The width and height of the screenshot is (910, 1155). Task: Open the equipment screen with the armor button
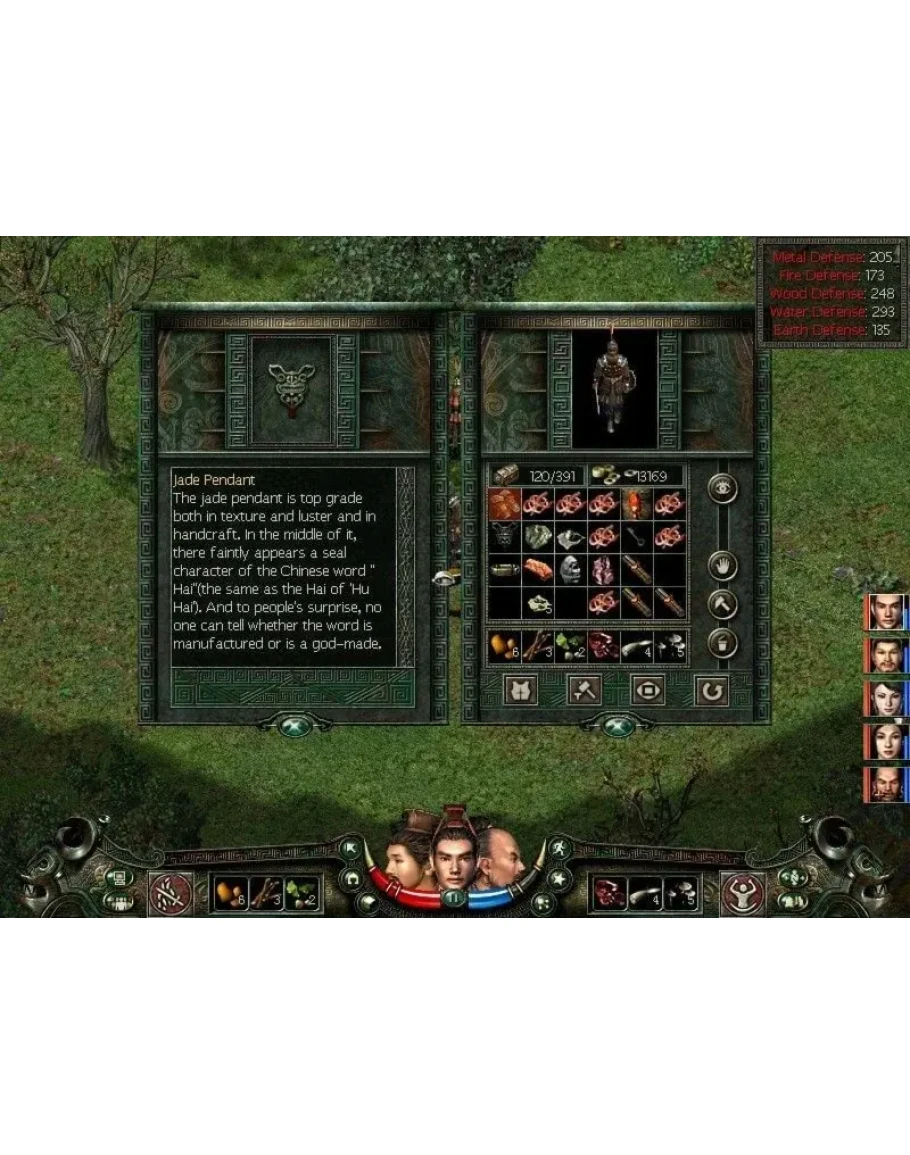pyautogui.click(x=520, y=690)
